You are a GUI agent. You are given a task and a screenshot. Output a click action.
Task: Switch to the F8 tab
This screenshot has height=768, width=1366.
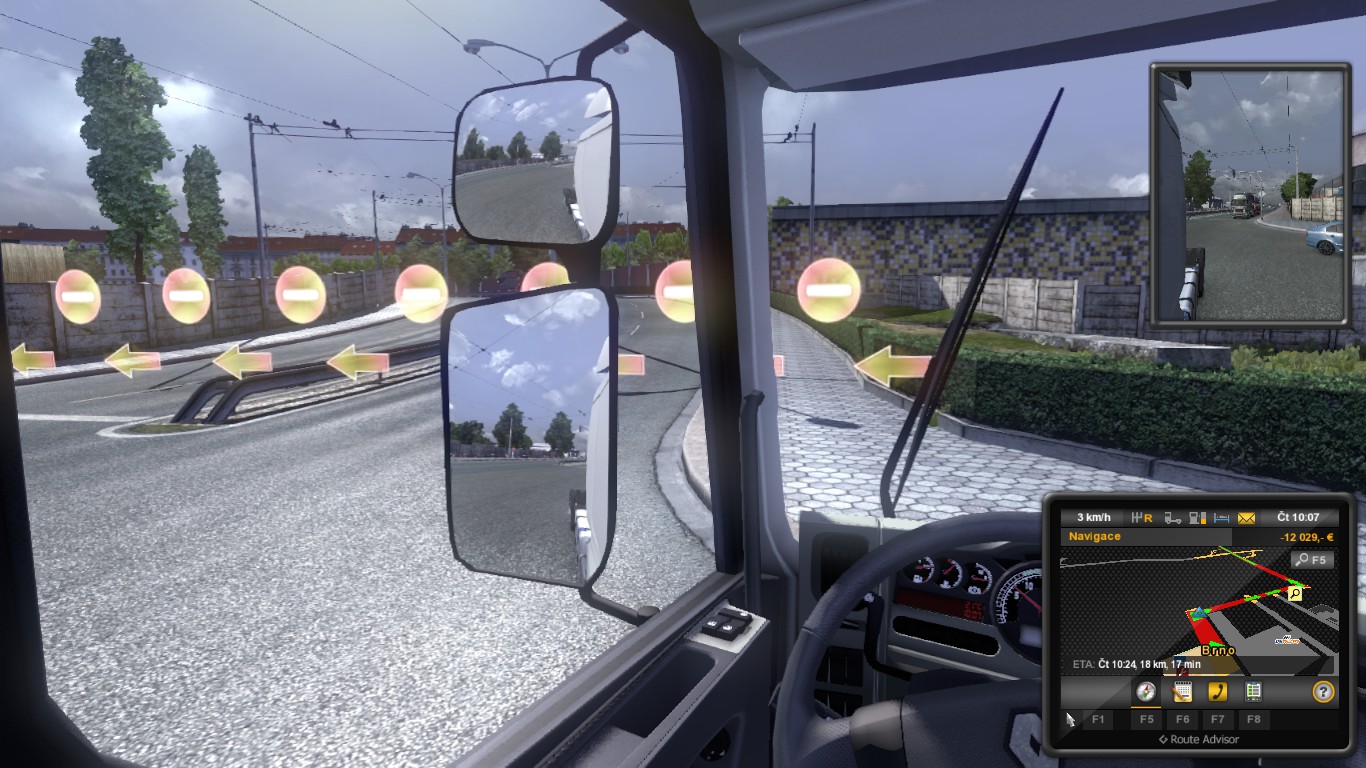coord(1254,720)
